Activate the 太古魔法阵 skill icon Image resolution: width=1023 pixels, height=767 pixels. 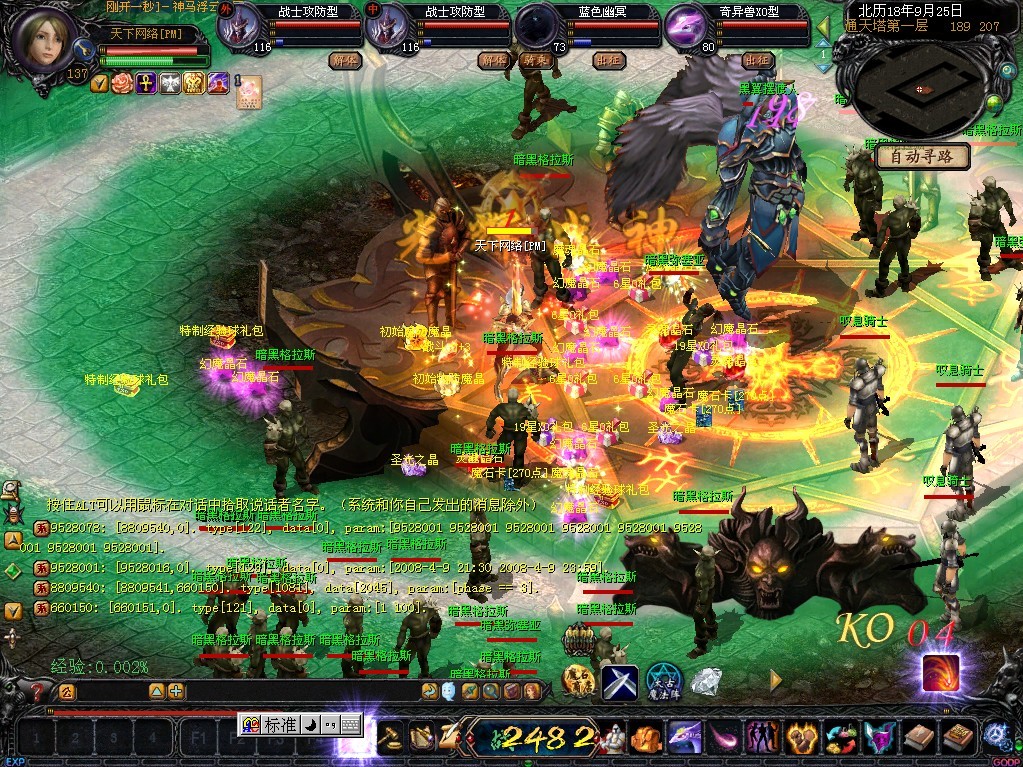(x=663, y=681)
